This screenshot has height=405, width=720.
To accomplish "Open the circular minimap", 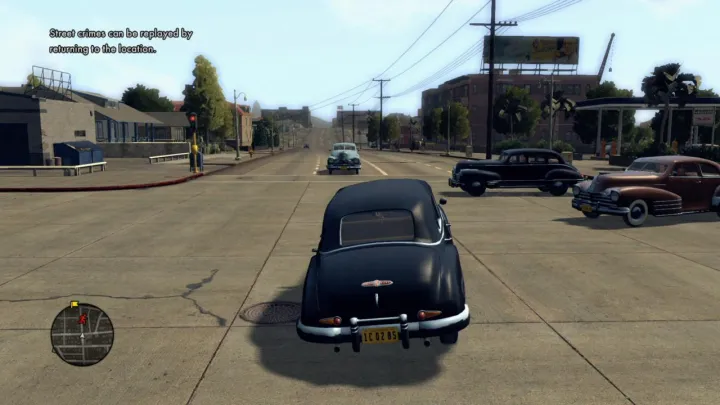I will (x=82, y=334).
